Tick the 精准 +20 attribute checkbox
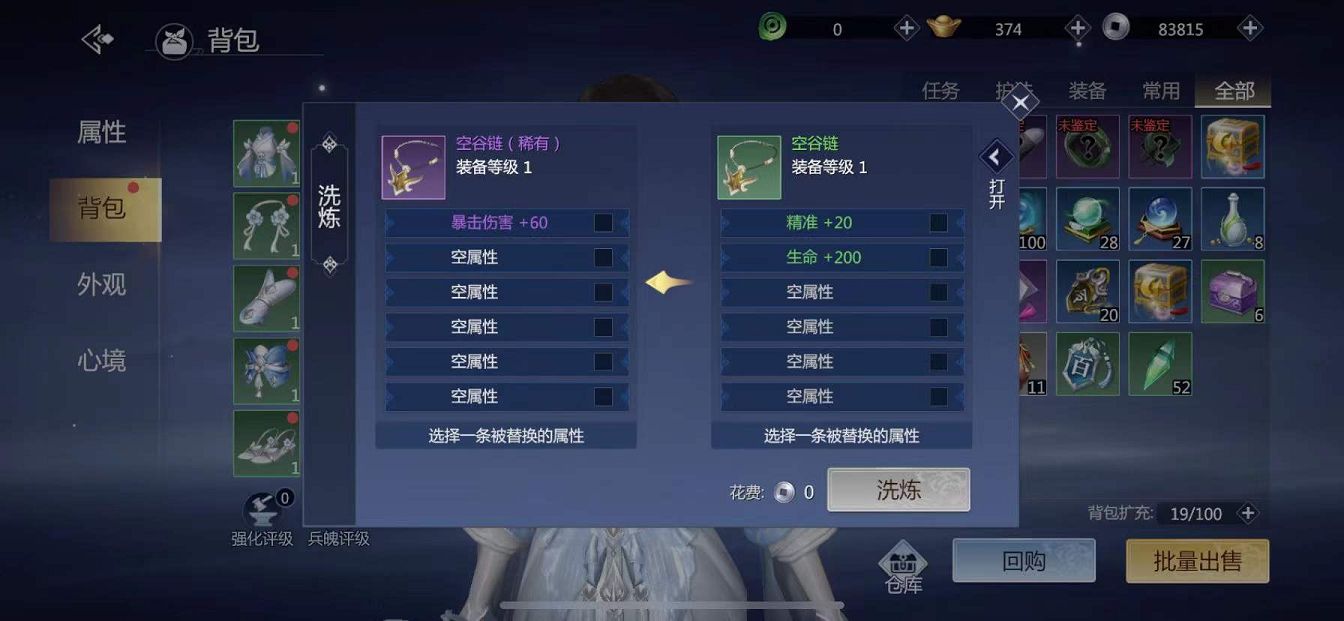This screenshot has width=1344, height=621. point(938,222)
